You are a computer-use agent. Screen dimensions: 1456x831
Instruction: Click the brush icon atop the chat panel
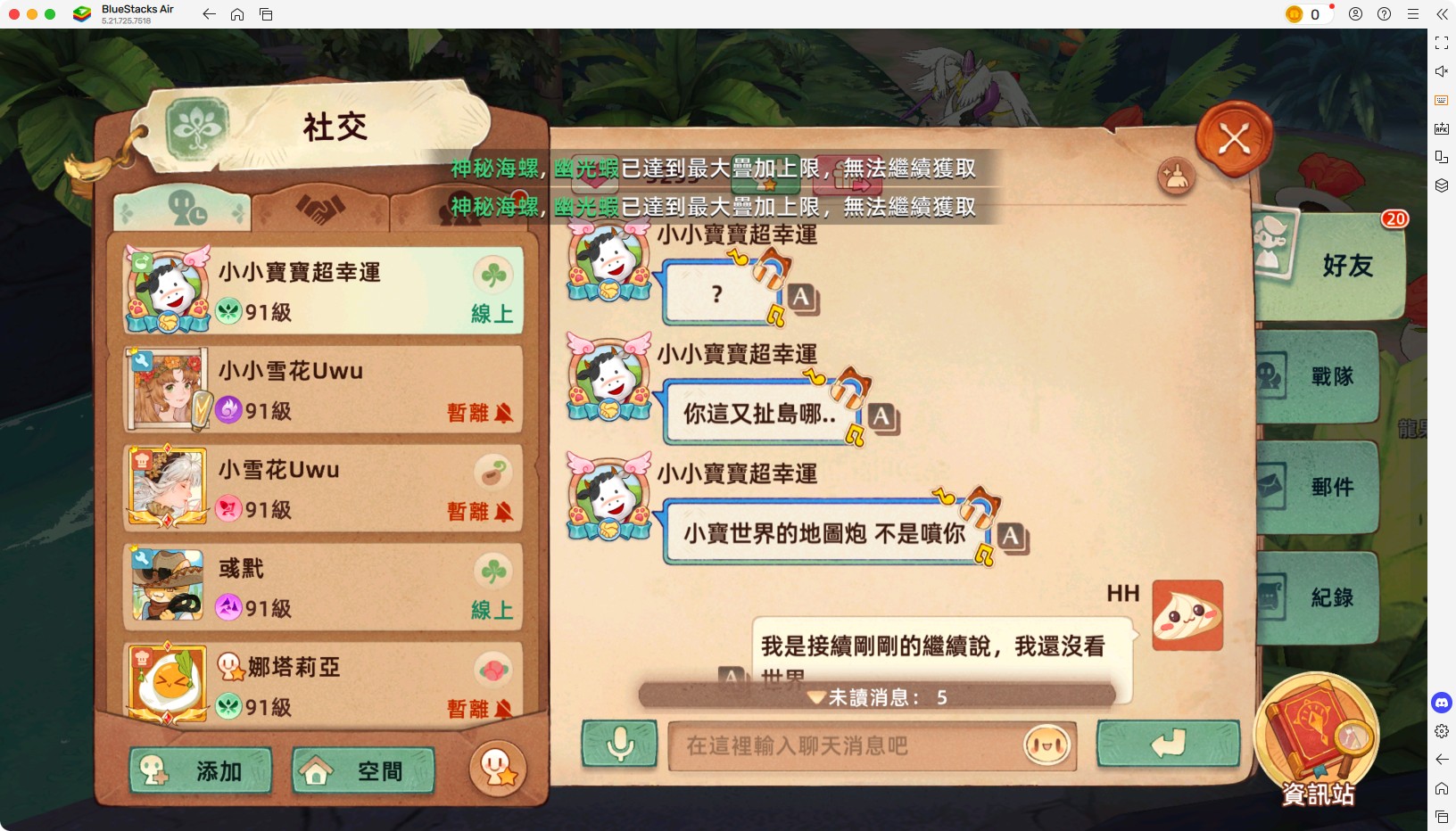coord(1178,177)
